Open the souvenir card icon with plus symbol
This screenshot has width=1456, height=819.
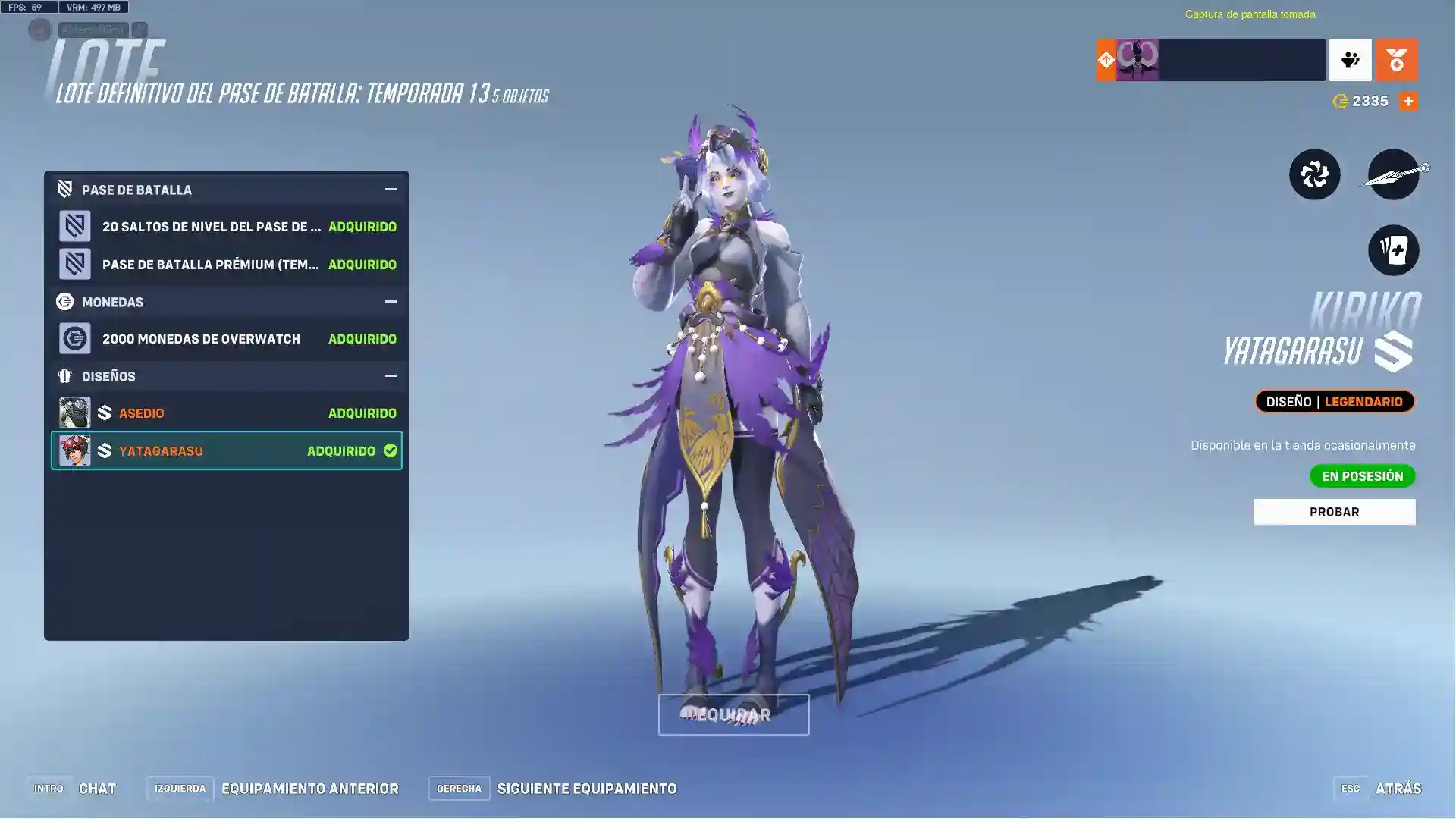coord(1394,250)
